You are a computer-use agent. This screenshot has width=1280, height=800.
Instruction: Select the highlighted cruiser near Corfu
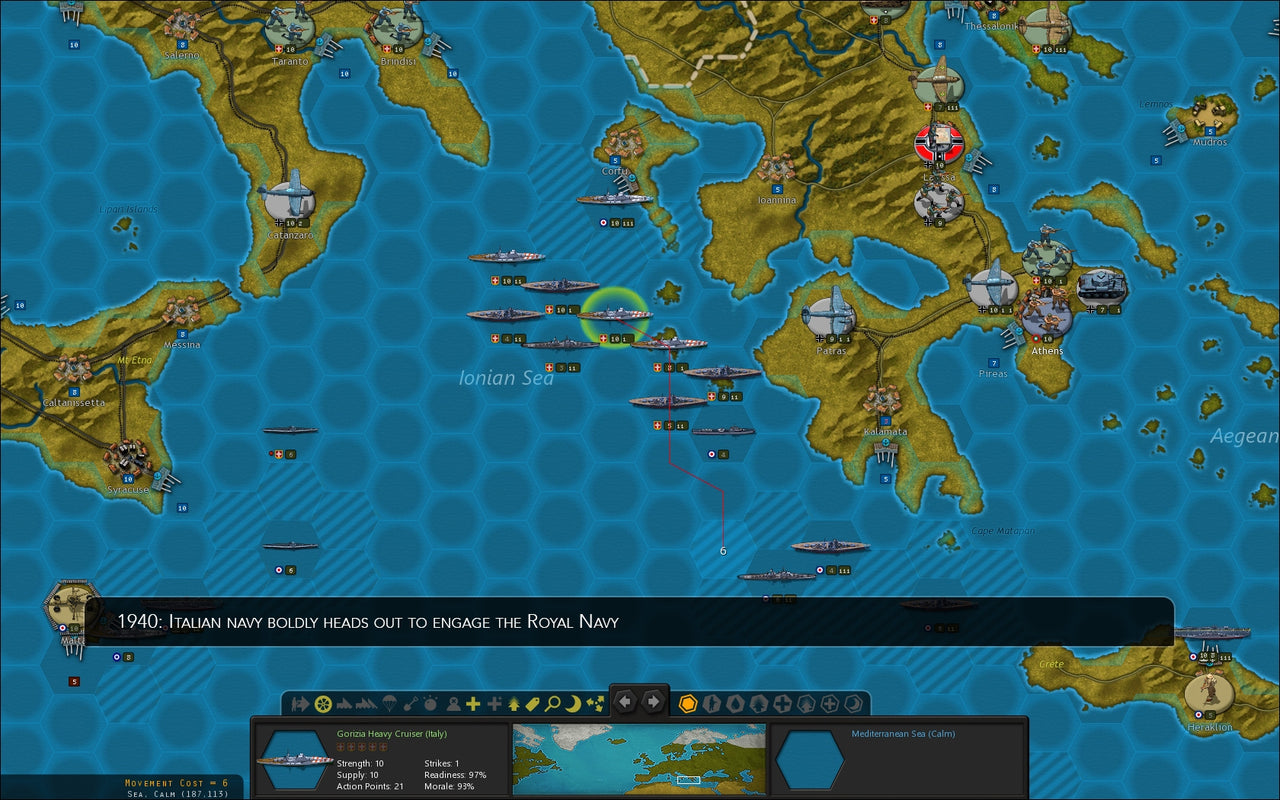coord(613,314)
